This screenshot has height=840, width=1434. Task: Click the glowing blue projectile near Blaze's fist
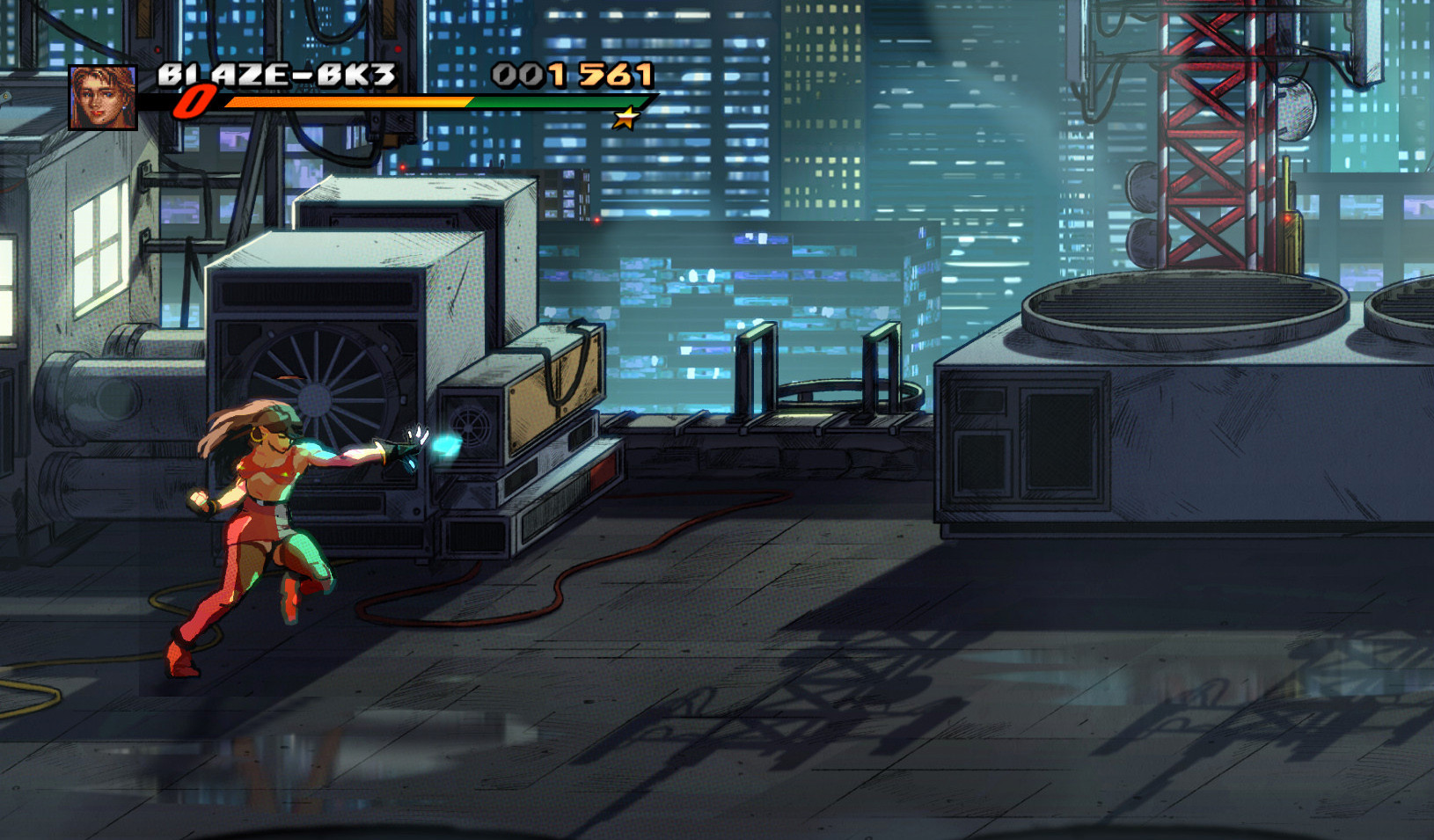pos(444,442)
